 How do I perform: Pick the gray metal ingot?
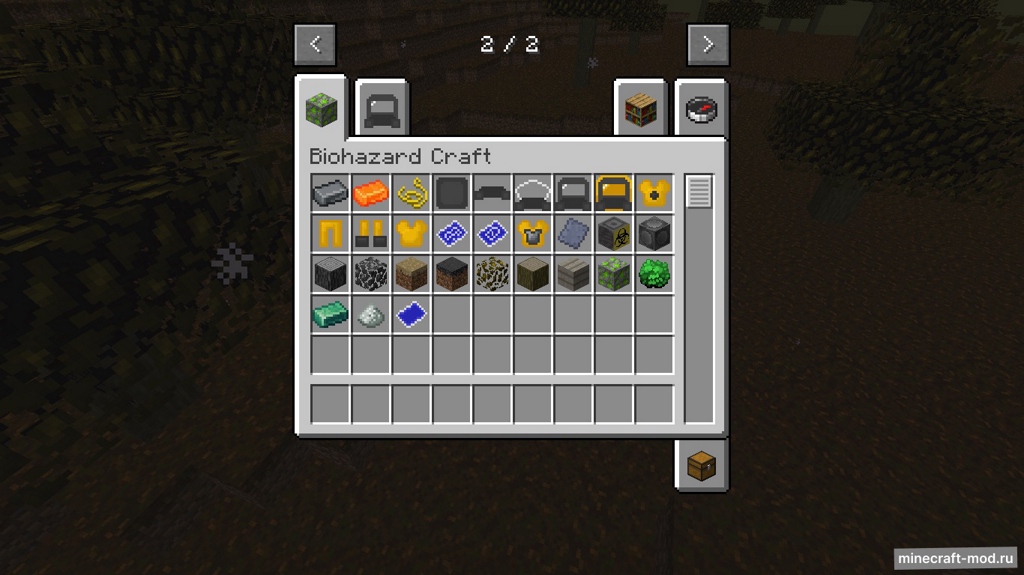330,192
